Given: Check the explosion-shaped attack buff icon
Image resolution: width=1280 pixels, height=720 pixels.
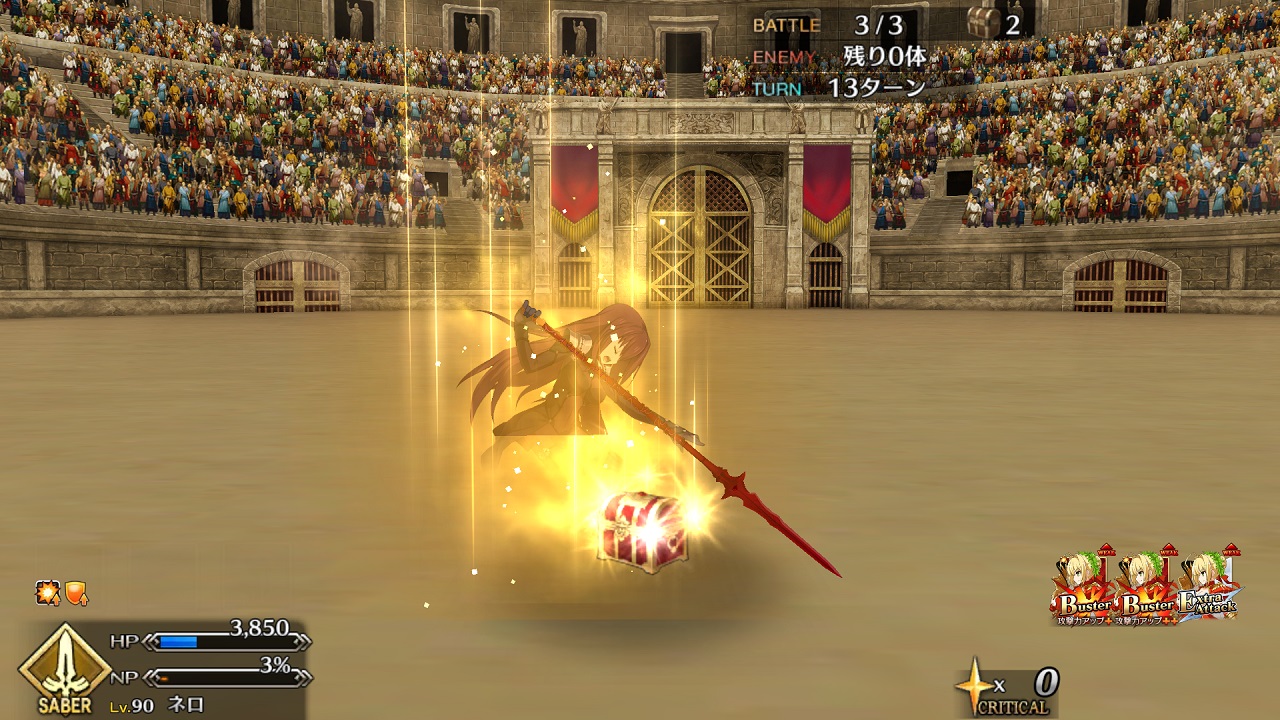Looking at the screenshot, I should (x=48, y=593).
